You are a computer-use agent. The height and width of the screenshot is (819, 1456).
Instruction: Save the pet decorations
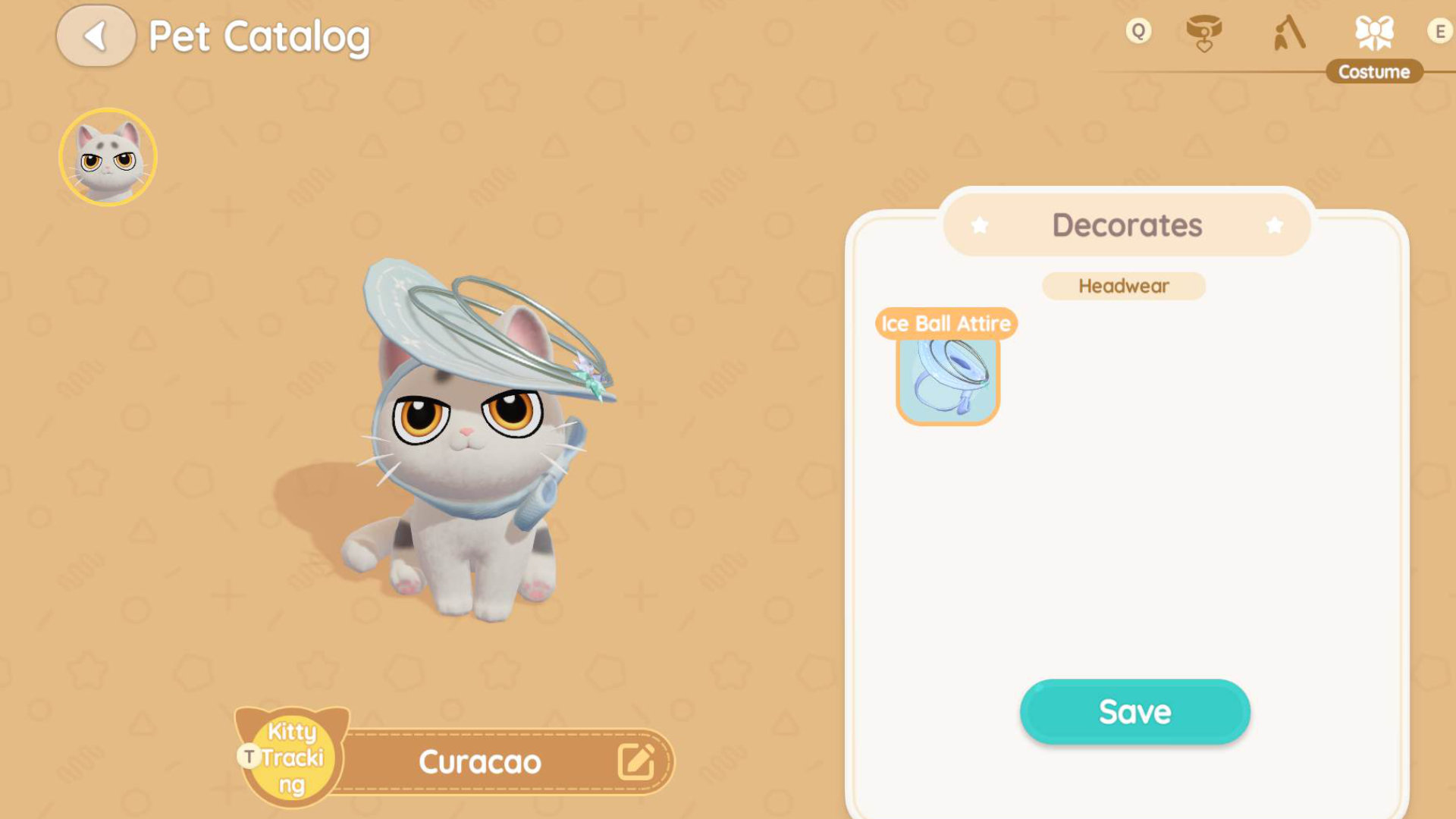click(1134, 711)
